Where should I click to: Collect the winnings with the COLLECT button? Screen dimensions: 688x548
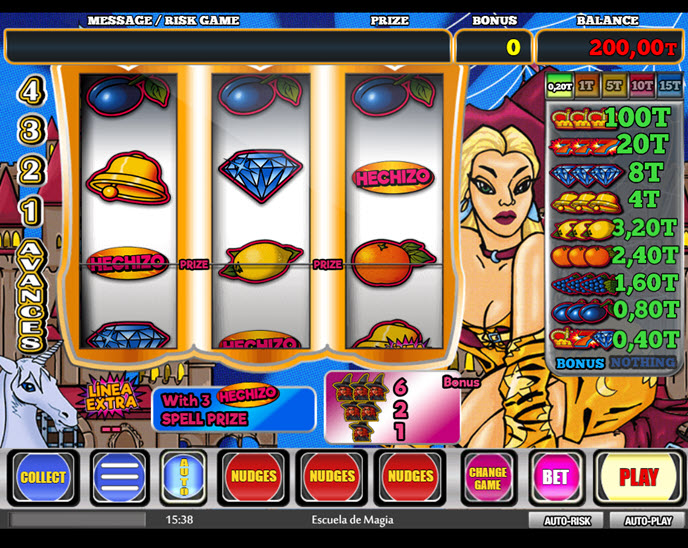point(42,477)
